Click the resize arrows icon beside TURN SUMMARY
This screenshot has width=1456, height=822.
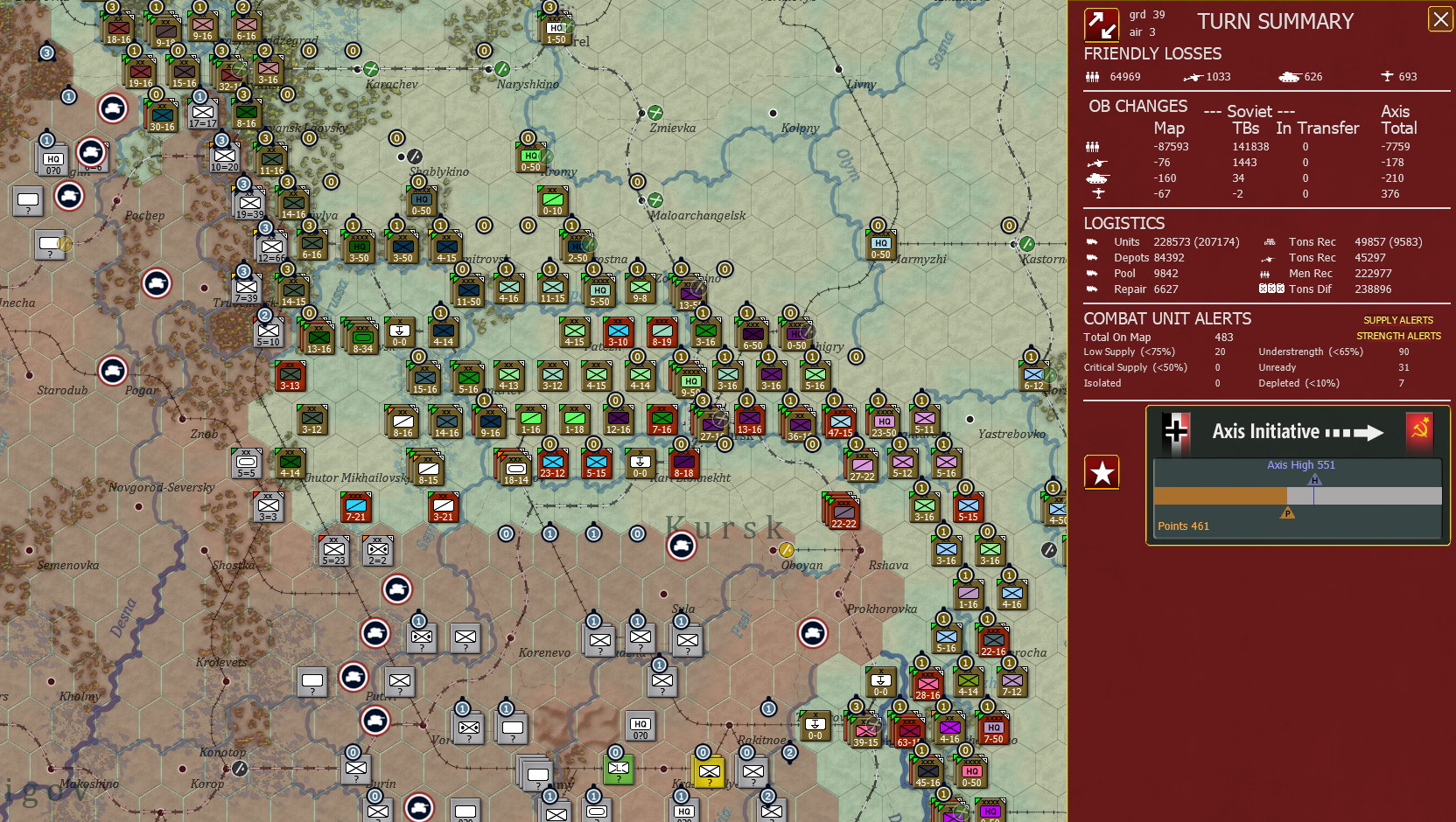pyautogui.click(x=1102, y=23)
